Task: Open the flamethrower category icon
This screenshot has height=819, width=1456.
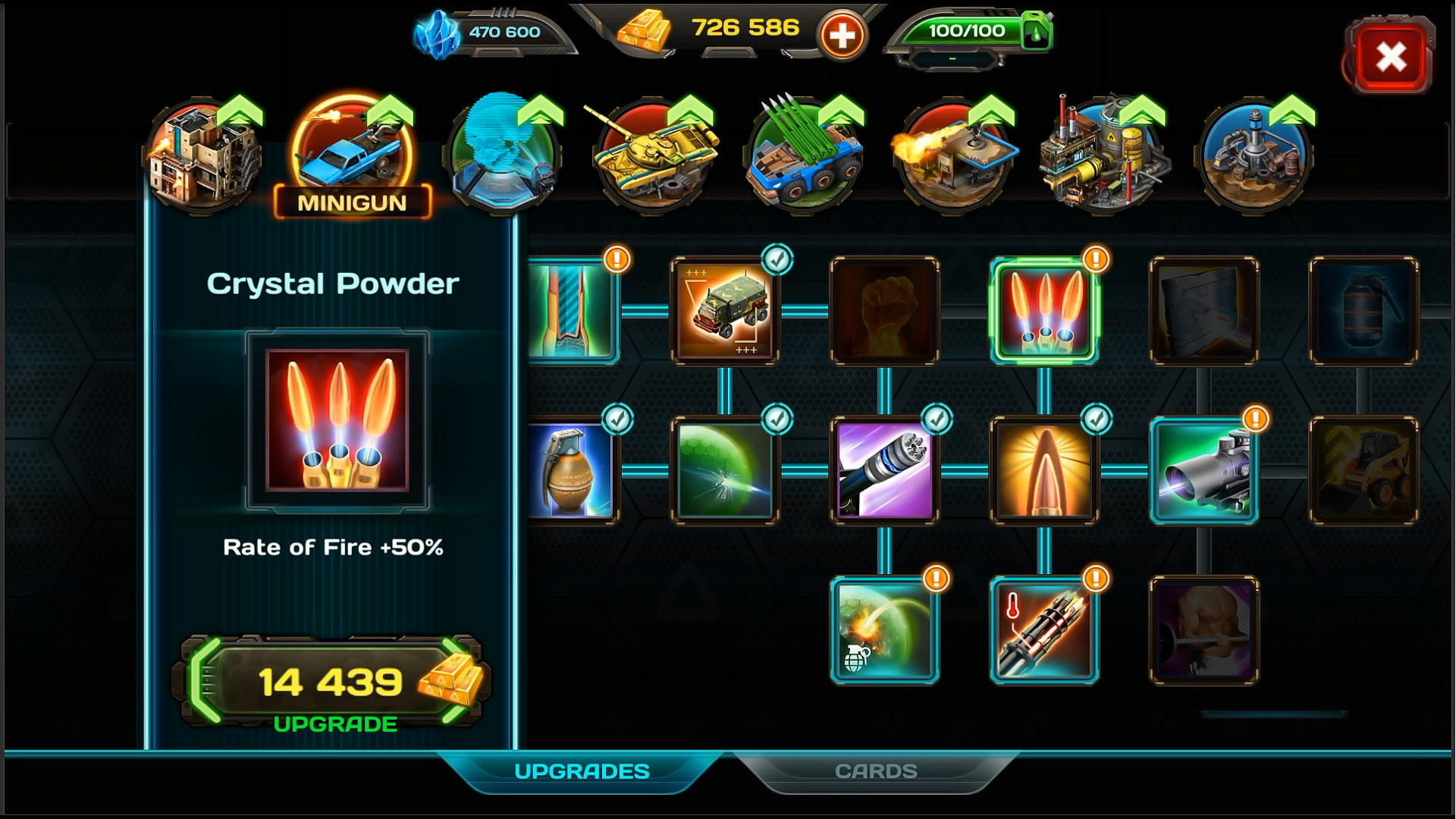Action: tap(952, 155)
